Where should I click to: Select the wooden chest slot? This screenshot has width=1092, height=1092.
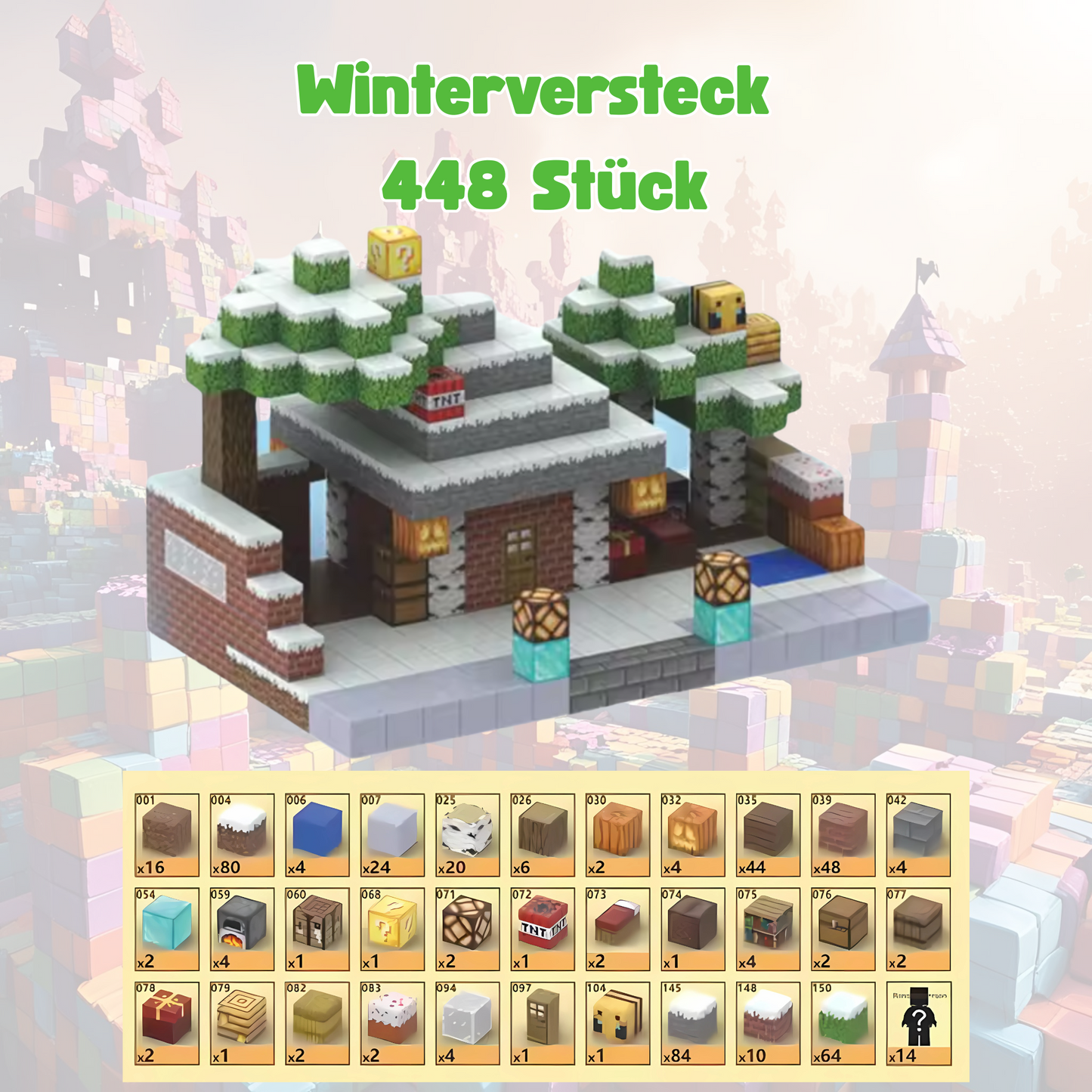pos(843,929)
